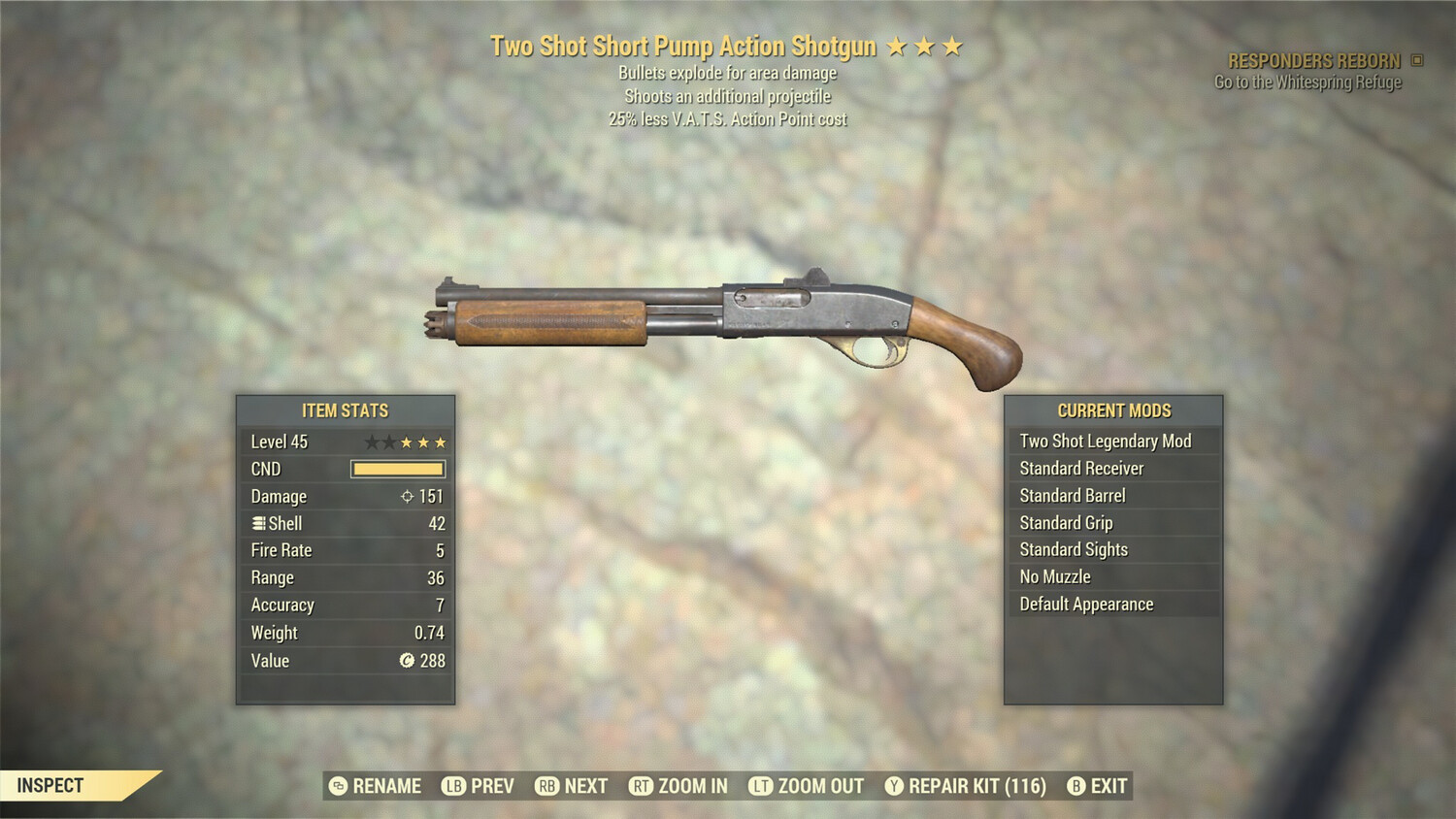Click the LT Zoom Out icon
This screenshot has width=1456, height=819.
pos(761,786)
